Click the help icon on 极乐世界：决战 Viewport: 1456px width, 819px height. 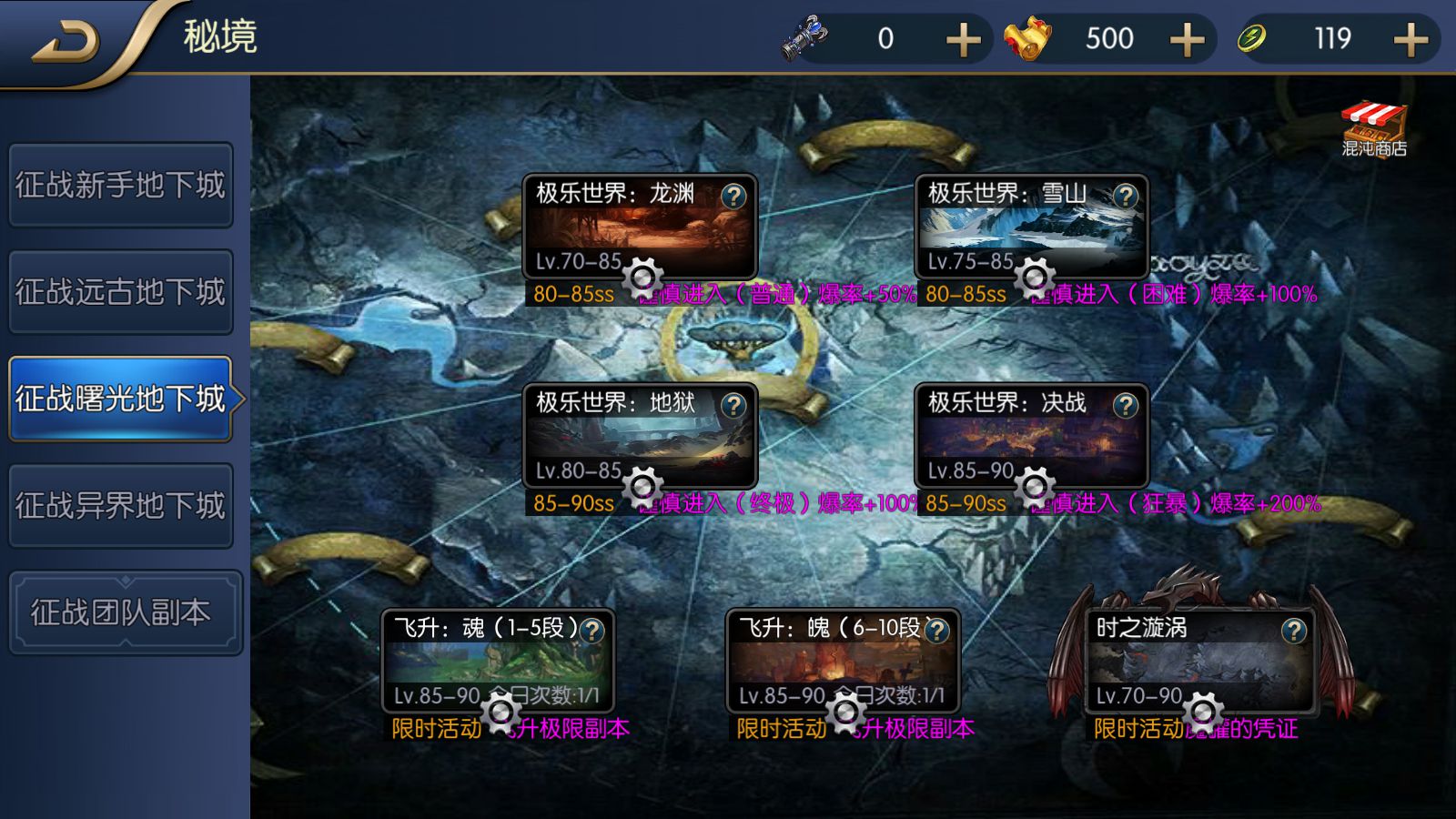tap(1126, 405)
